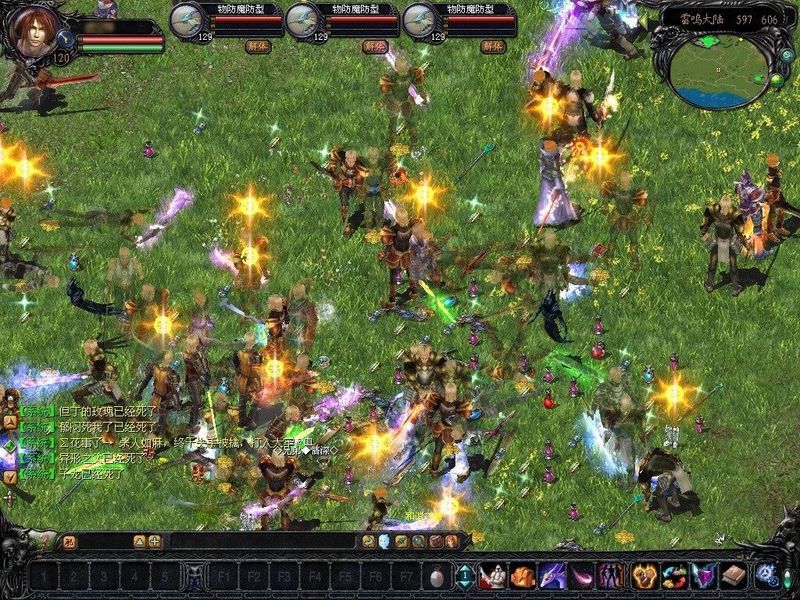
Task: Open the brown book icon on the bottom bar
Action: click(x=735, y=576)
